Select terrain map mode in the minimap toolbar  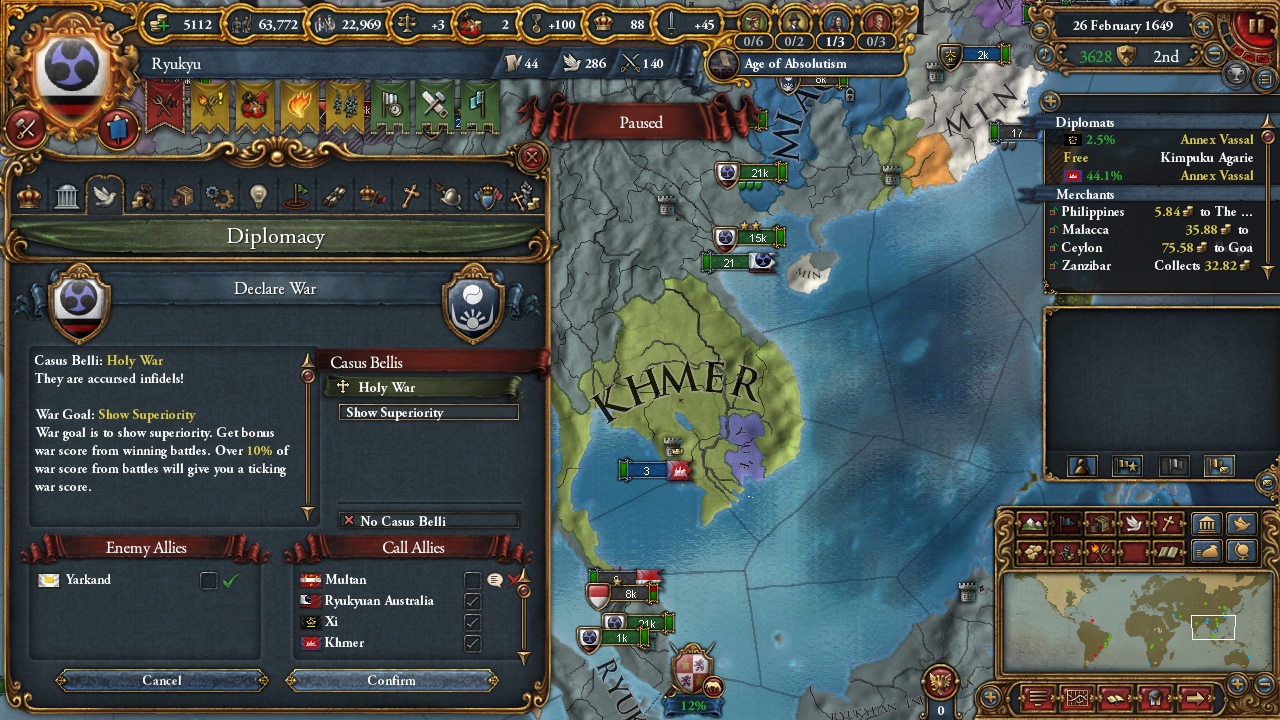[1030, 524]
